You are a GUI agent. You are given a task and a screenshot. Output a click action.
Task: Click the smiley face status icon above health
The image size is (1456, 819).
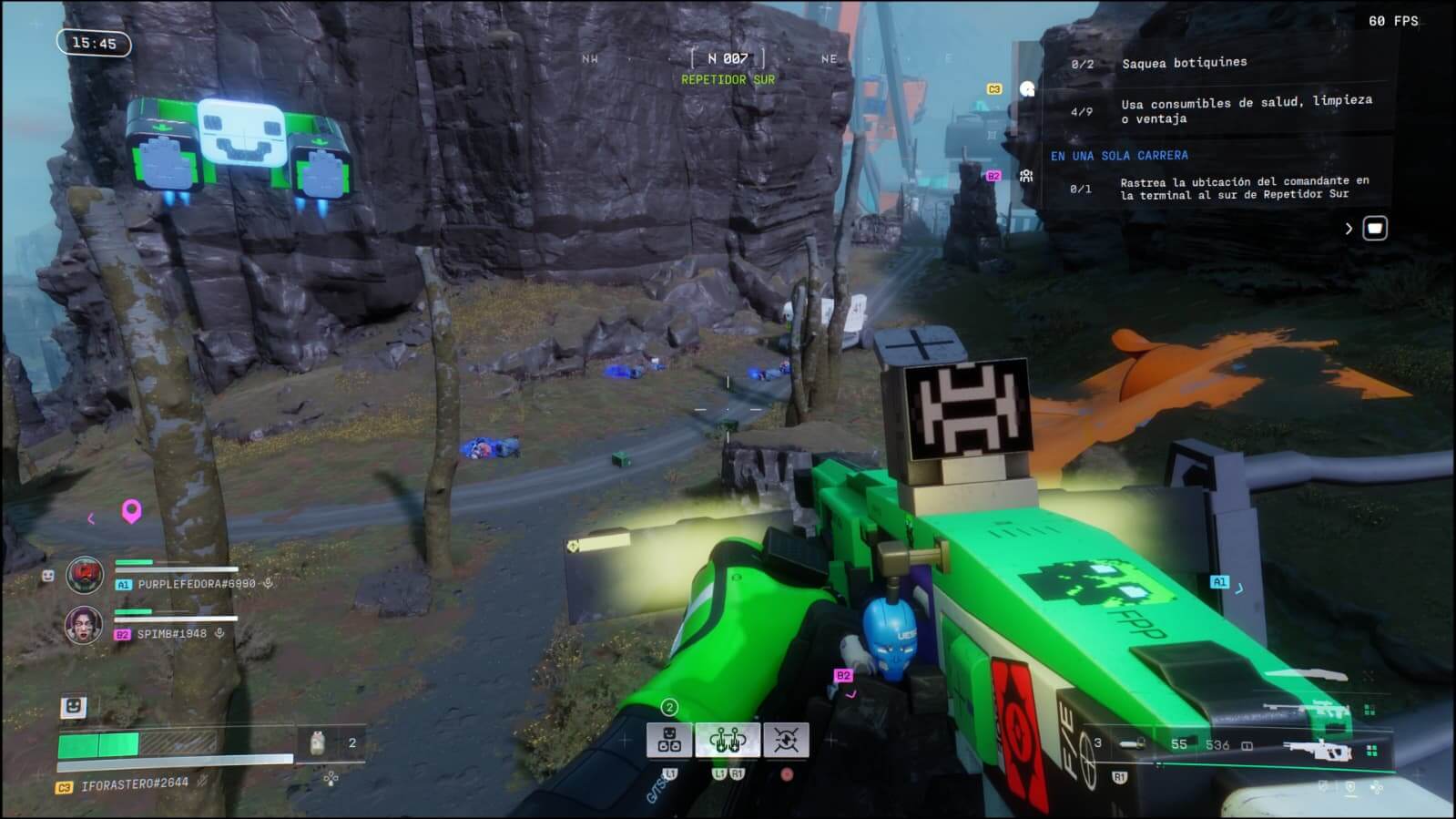point(73,706)
